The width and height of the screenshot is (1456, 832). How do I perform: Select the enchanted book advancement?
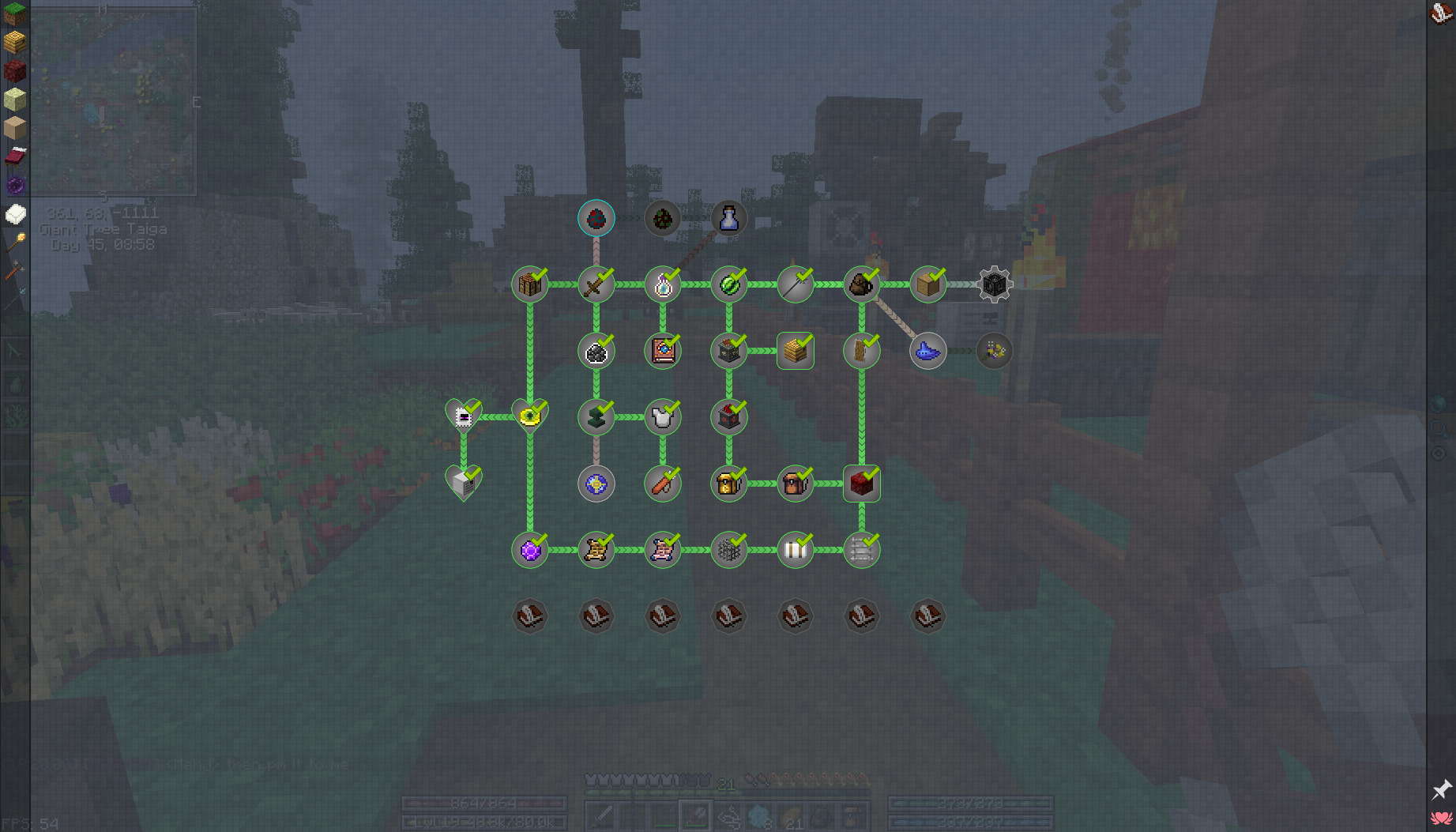click(663, 350)
